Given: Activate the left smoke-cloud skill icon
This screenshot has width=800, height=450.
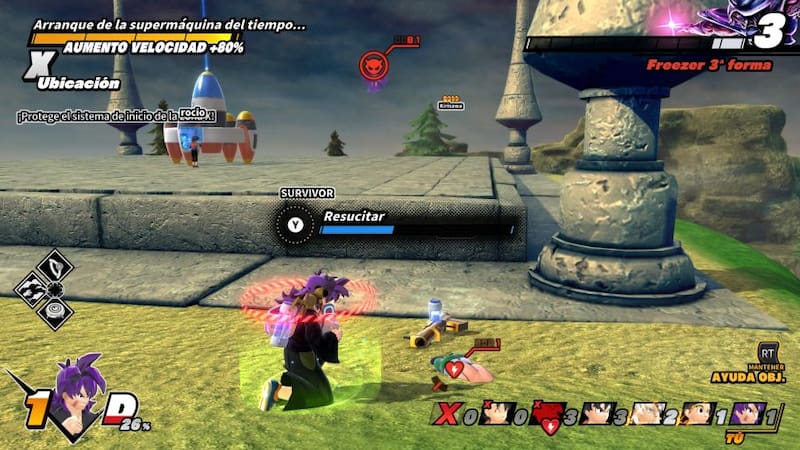Looking at the screenshot, I should (x=33, y=289).
